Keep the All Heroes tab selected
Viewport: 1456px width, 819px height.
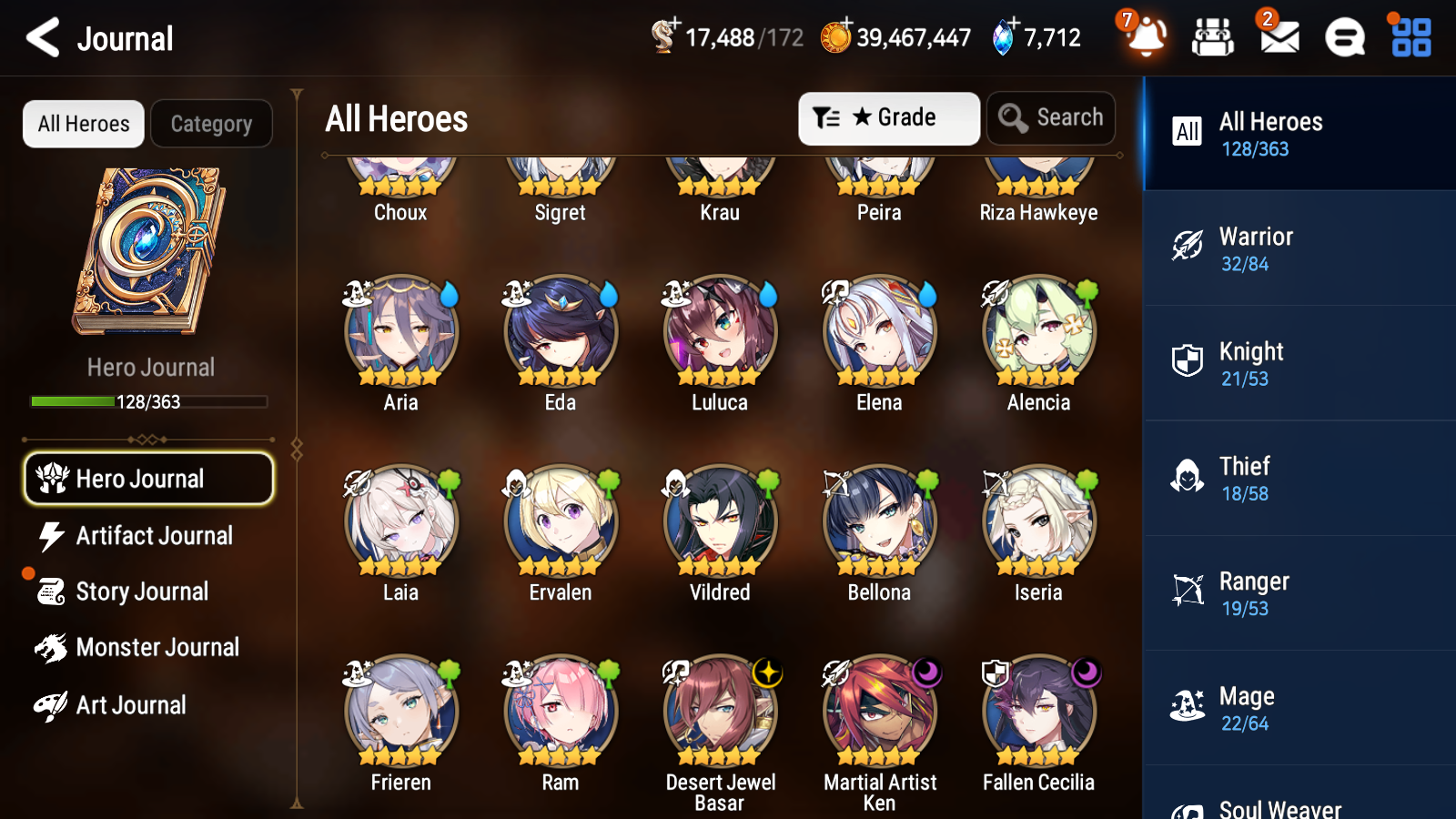(x=83, y=124)
